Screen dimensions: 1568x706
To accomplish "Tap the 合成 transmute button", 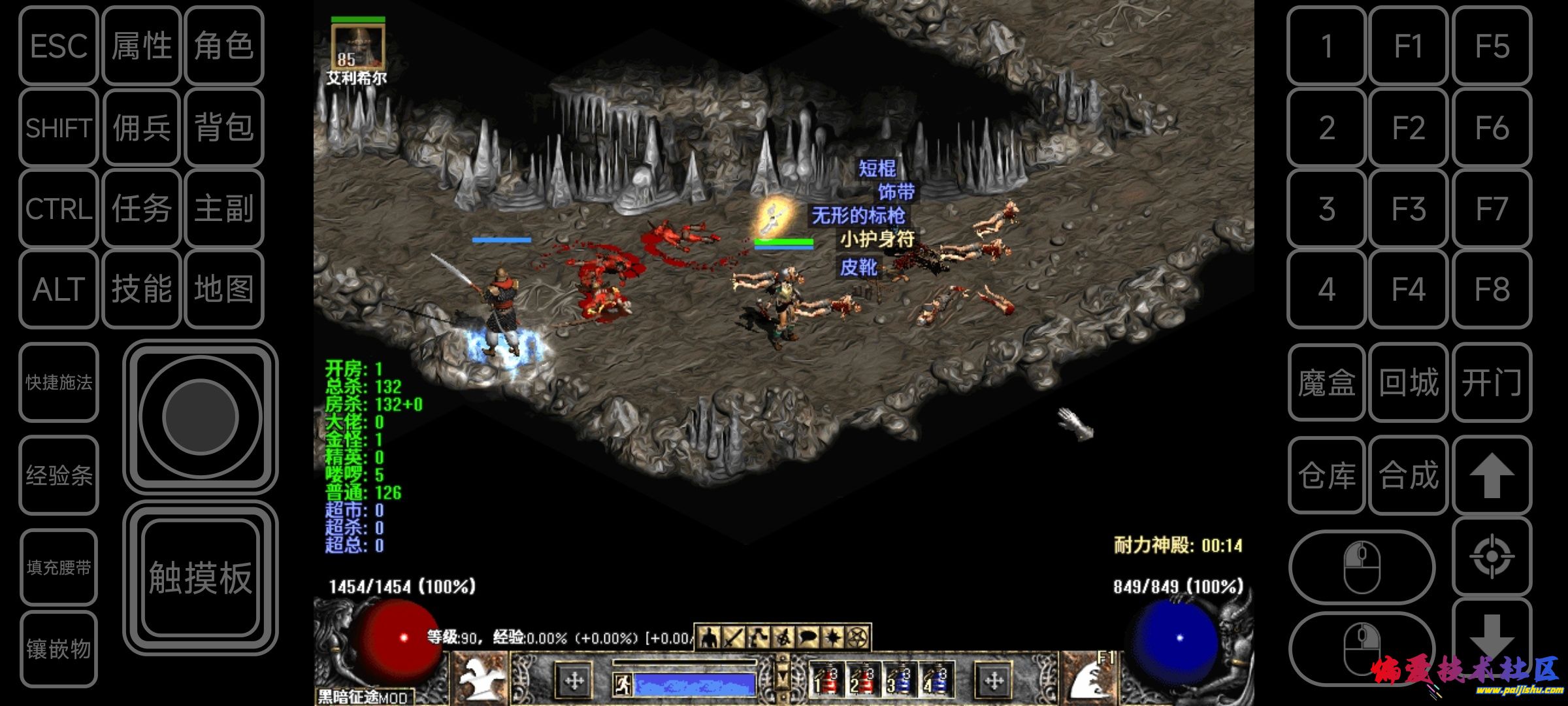I will pyautogui.click(x=1409, y=475).
